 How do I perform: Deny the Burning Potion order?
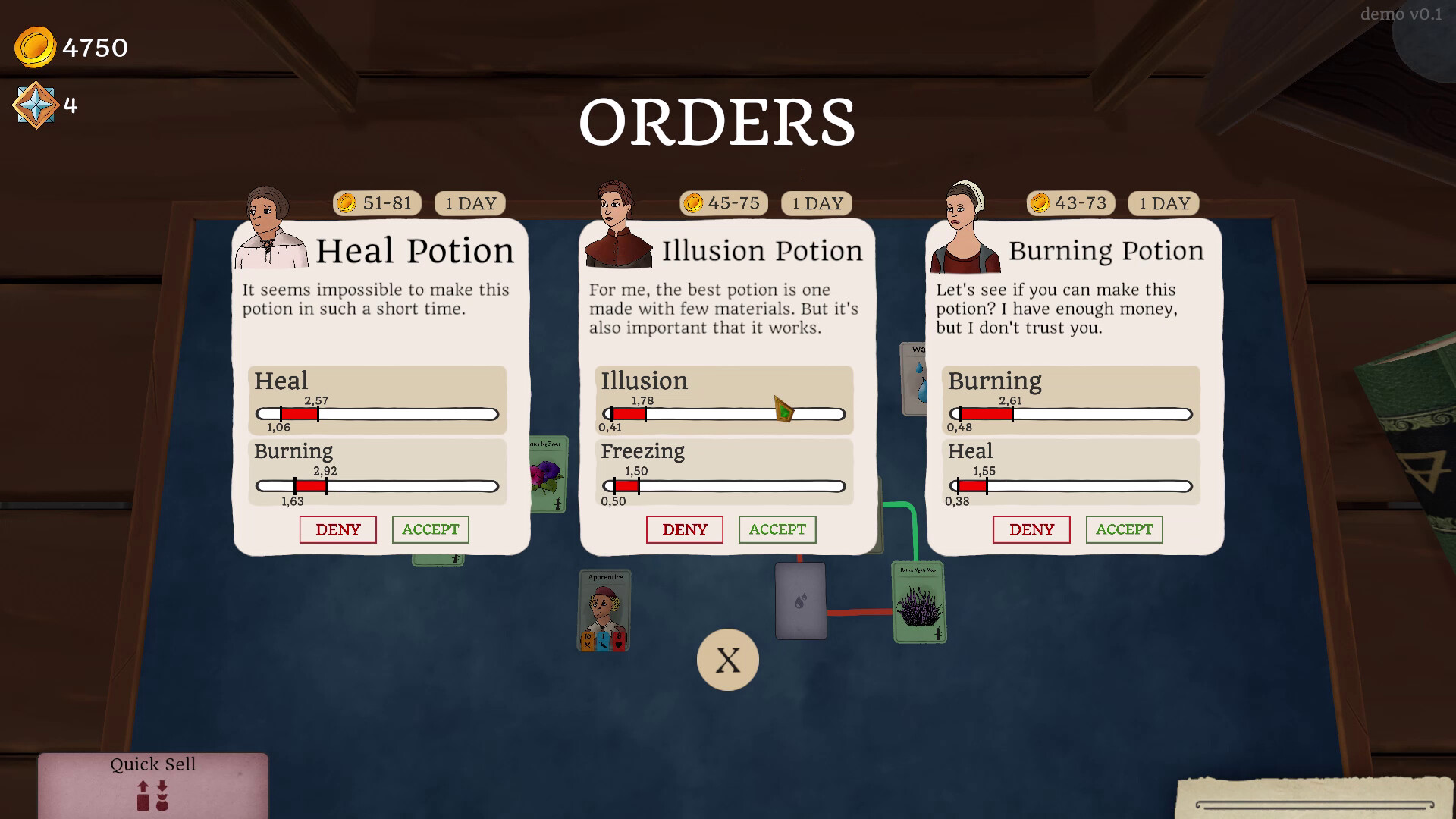[x=1031, y=529]
